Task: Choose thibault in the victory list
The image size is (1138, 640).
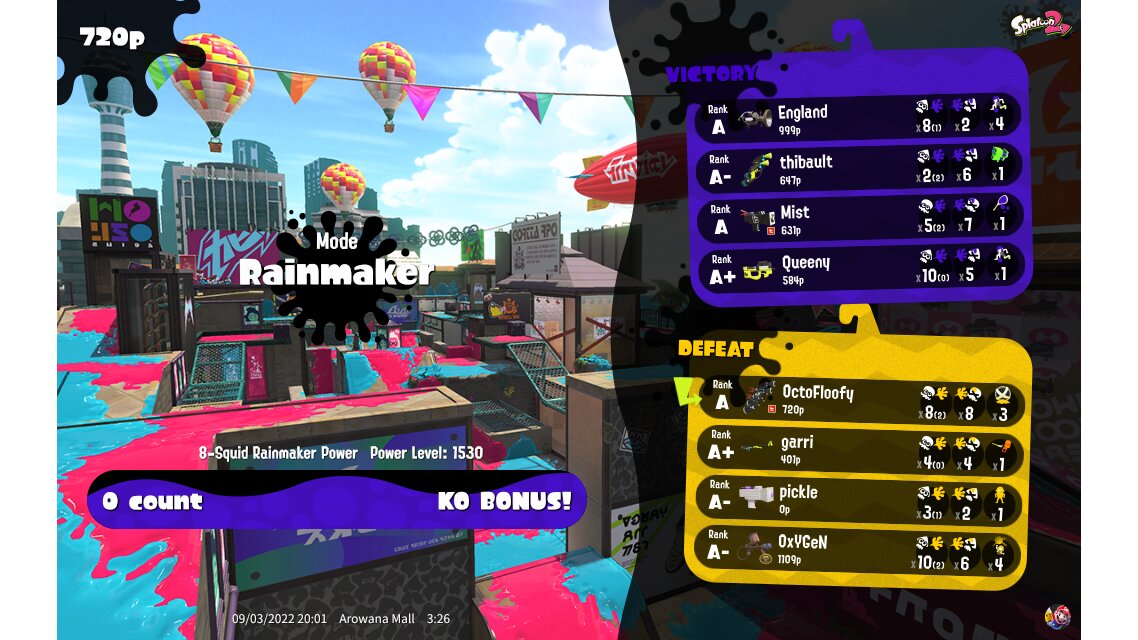Action: [x=858, y=167]
